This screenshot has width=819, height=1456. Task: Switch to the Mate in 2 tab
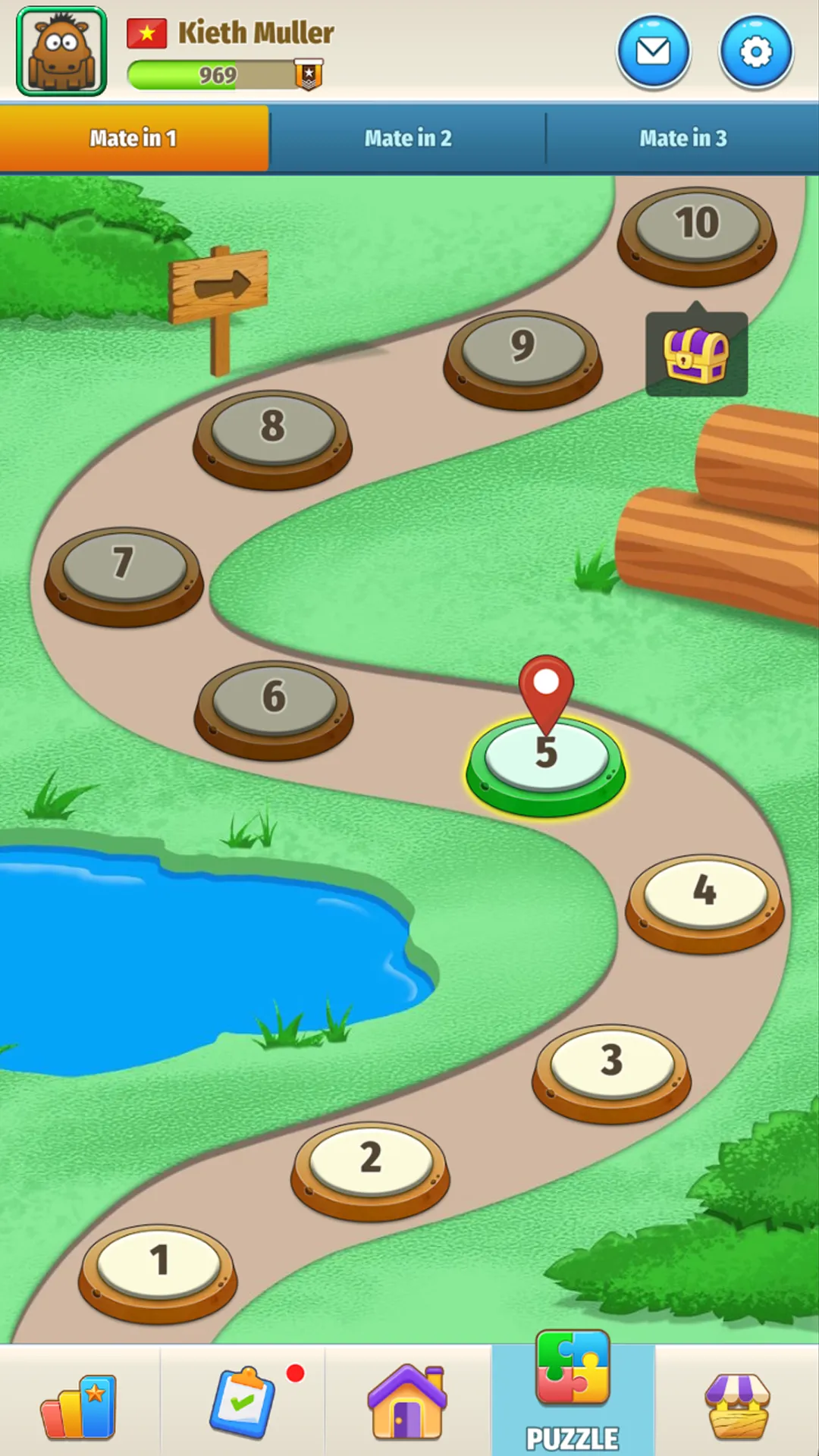pos(408,138)
